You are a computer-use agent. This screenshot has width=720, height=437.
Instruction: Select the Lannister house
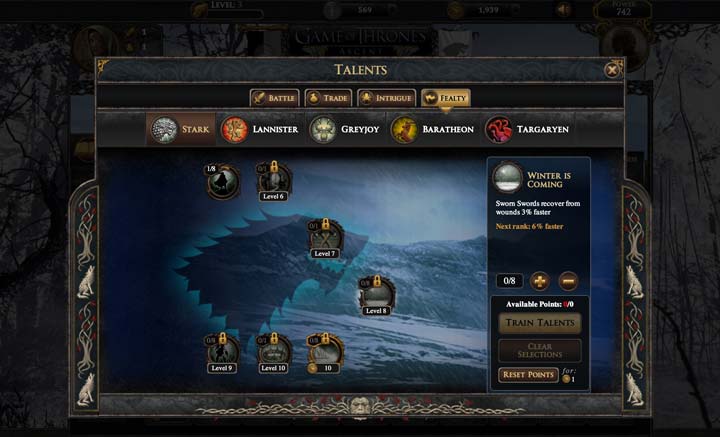tap(260, 130)
